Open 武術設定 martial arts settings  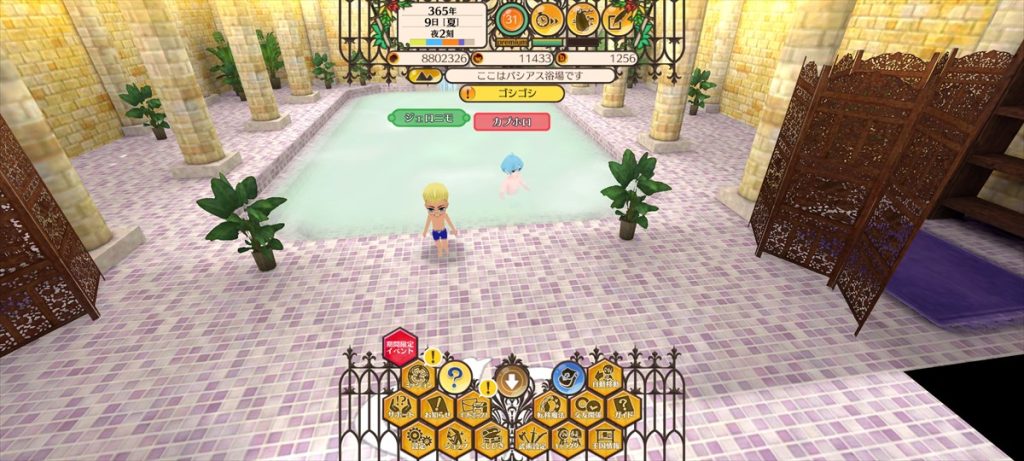(531, 438)
